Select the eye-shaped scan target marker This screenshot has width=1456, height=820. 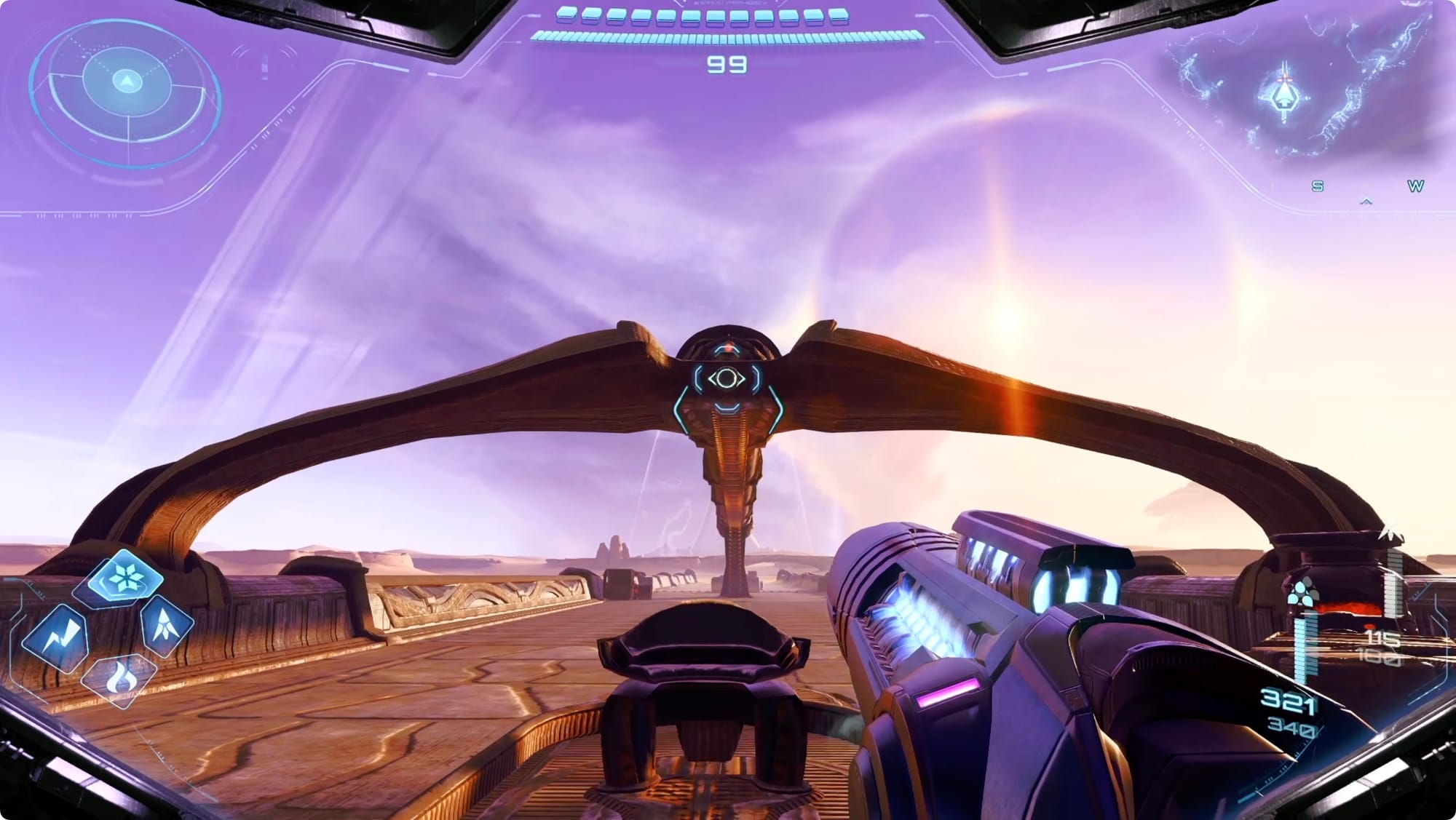(x=726, y=378)
